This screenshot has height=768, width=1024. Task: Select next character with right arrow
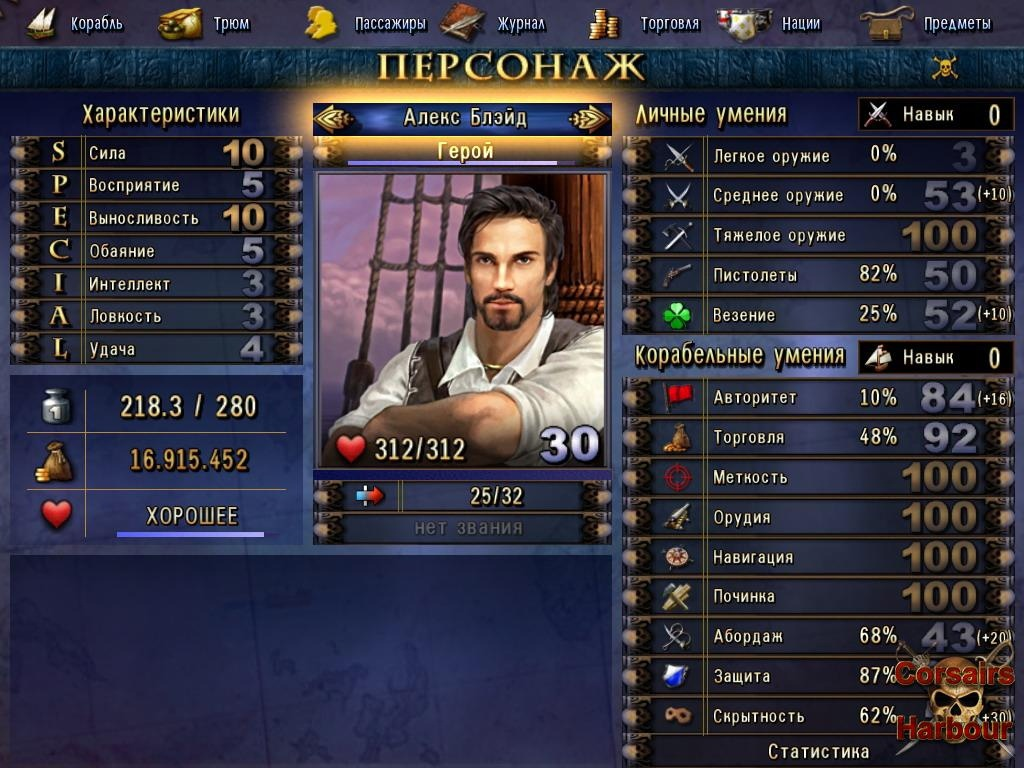pos(588,118)
